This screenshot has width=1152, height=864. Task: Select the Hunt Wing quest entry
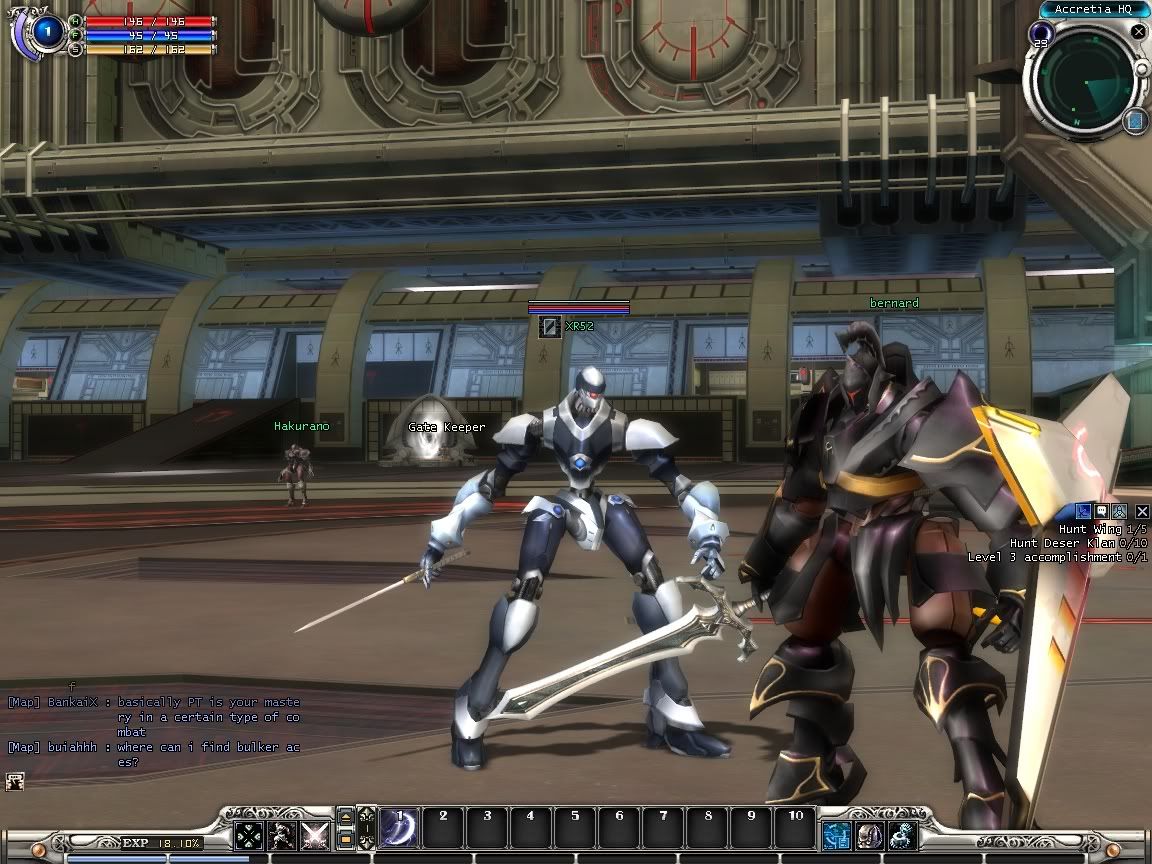1092,529
